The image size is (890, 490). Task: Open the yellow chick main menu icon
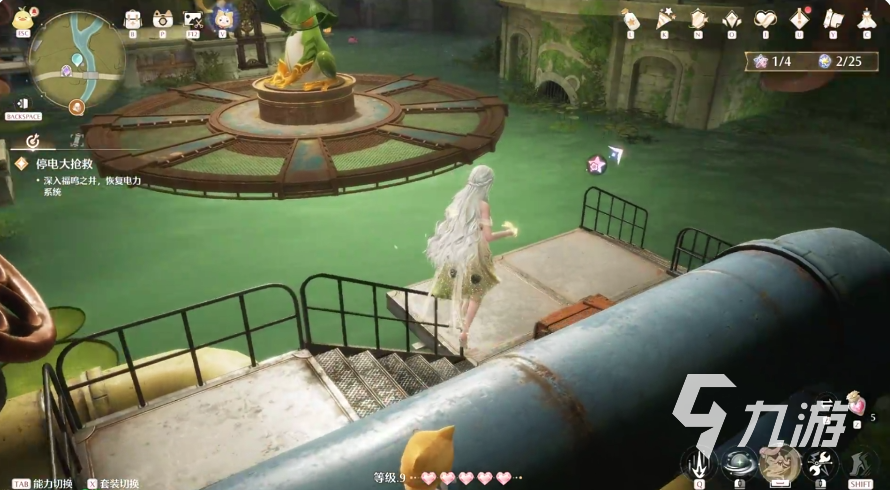coord(22,16)
